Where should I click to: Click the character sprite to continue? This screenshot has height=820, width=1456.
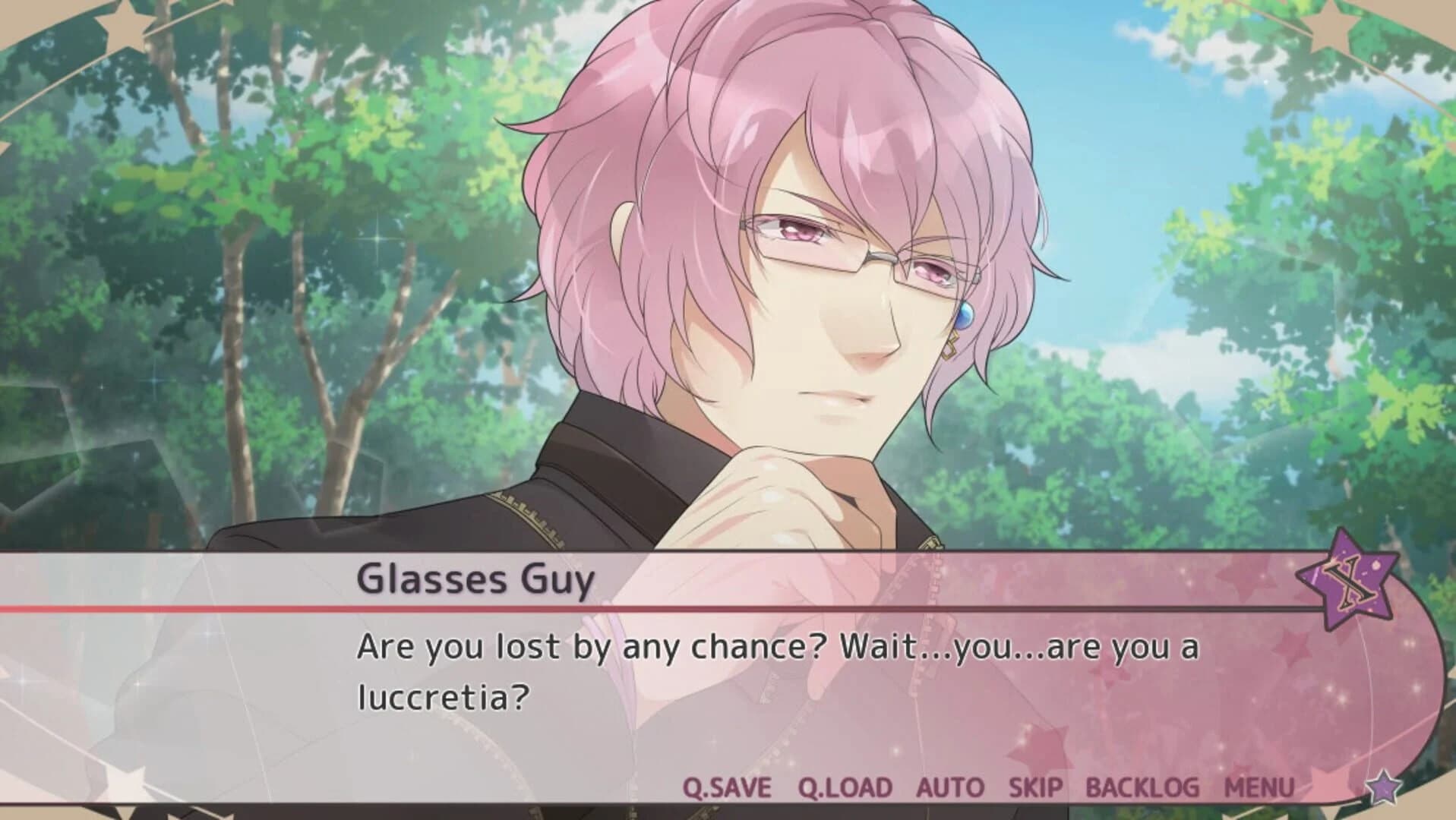760,266
